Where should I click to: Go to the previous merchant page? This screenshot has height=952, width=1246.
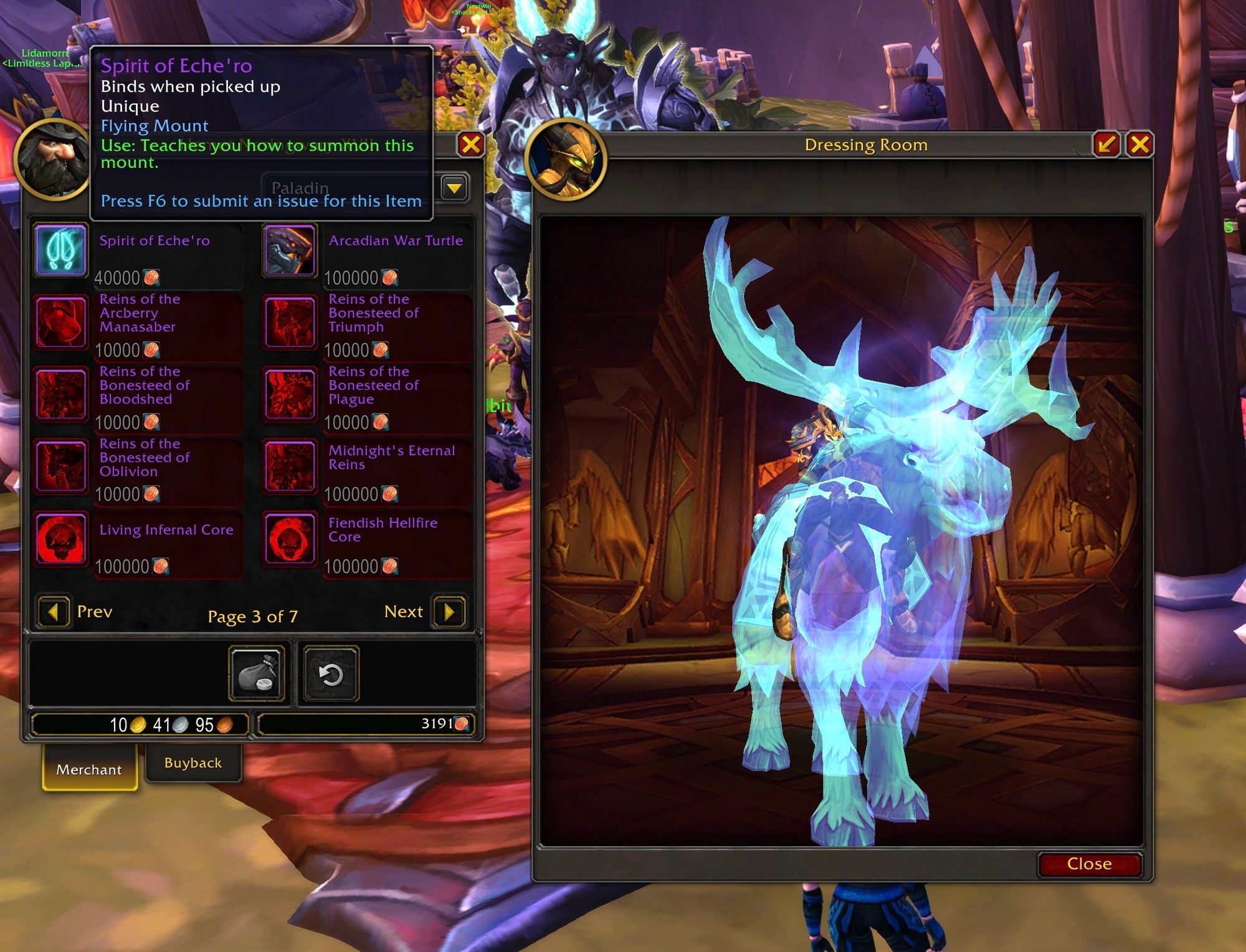54,612
